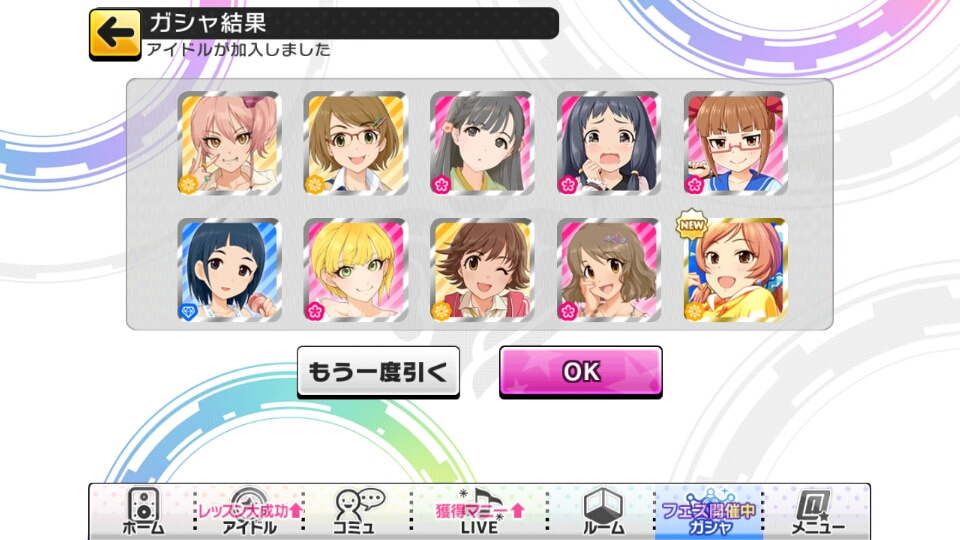Select the ガシャ gacha menu entry
Image resolution: width=960 pixels, height=540 pixels.
pyautogui.click(x=708, y=512)
